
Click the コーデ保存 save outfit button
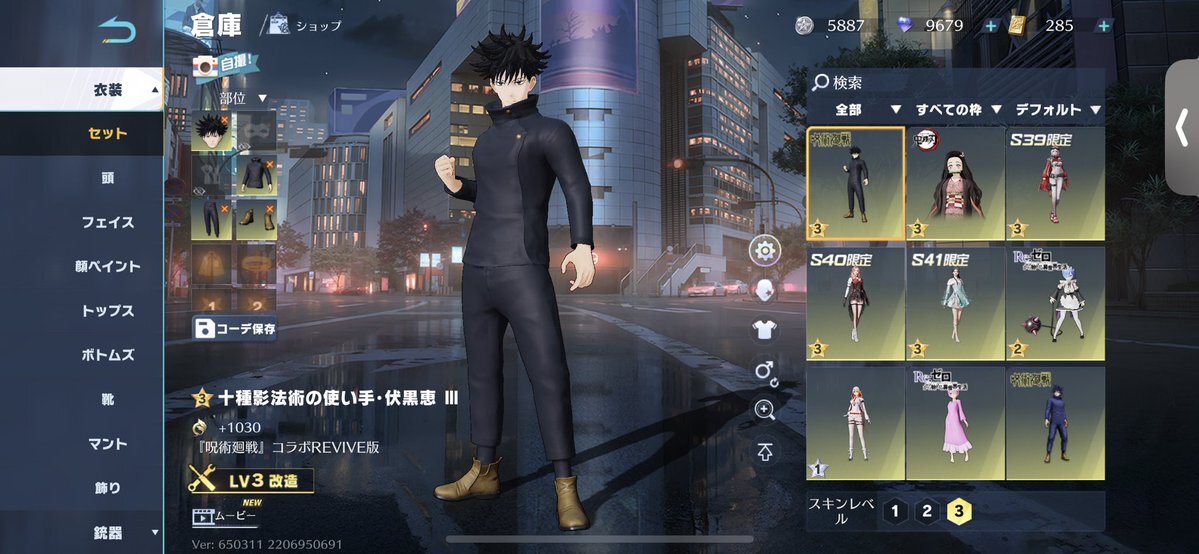click(235, 328)
